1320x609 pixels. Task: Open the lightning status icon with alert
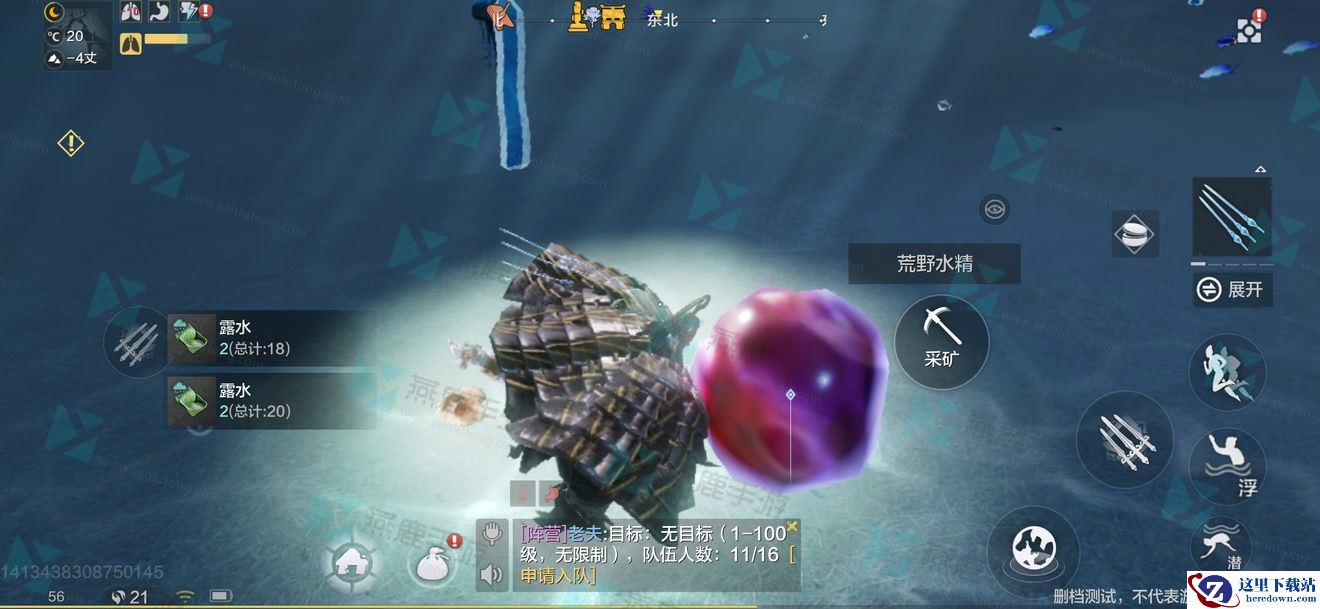191,12
